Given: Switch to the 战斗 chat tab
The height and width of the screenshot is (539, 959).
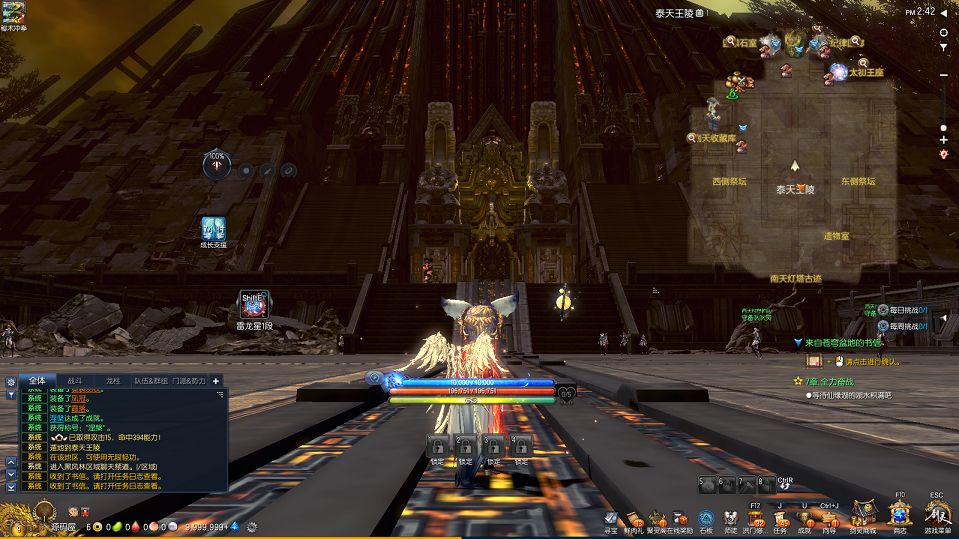Looking at the screenshot, I should point(76,381).
